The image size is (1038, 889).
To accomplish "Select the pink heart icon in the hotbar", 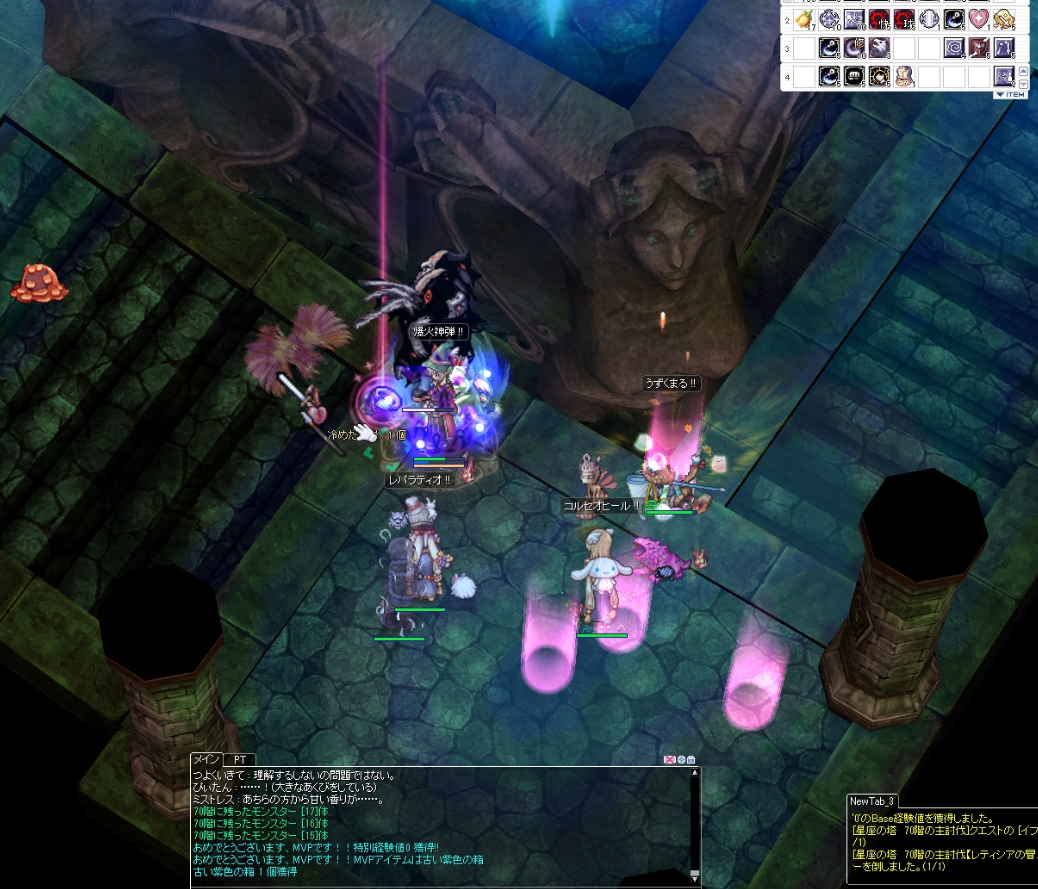I will (979, 19).
